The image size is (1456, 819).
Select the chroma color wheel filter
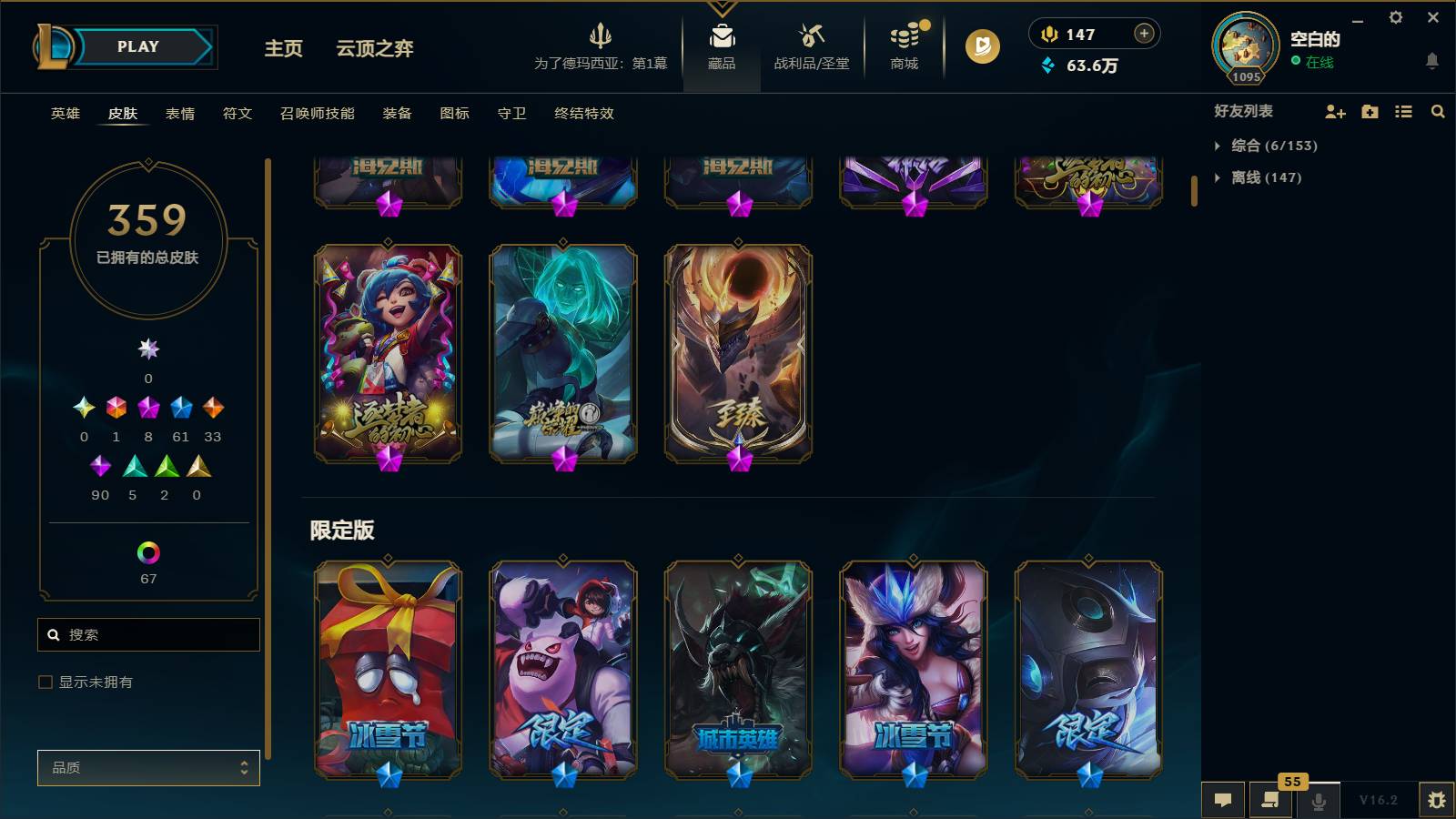pos(147,552)
